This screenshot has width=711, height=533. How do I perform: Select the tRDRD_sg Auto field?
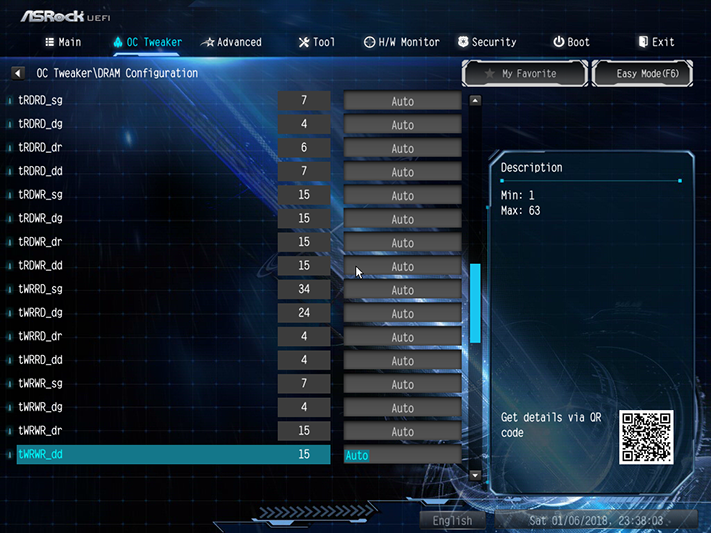coord(402,101)
